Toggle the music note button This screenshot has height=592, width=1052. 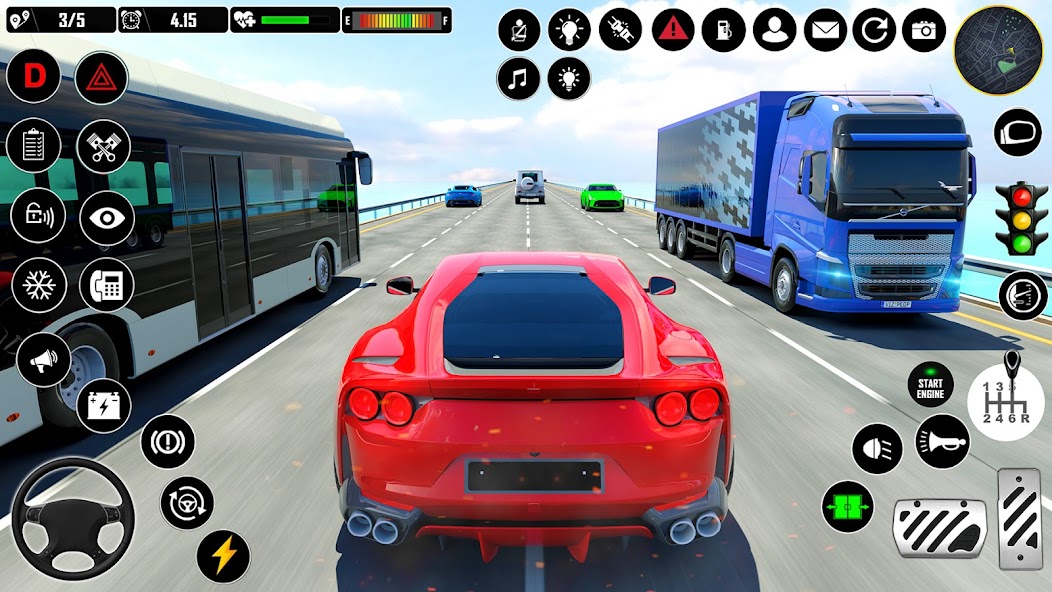(x=518, y=78)
